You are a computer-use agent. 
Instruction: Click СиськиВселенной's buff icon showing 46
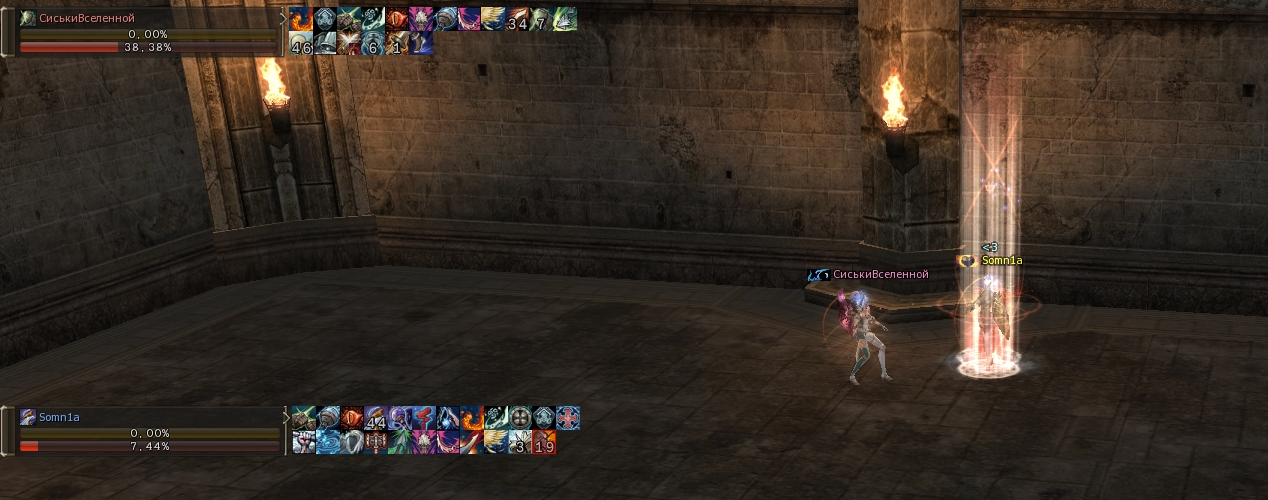(x=301, y=43)
